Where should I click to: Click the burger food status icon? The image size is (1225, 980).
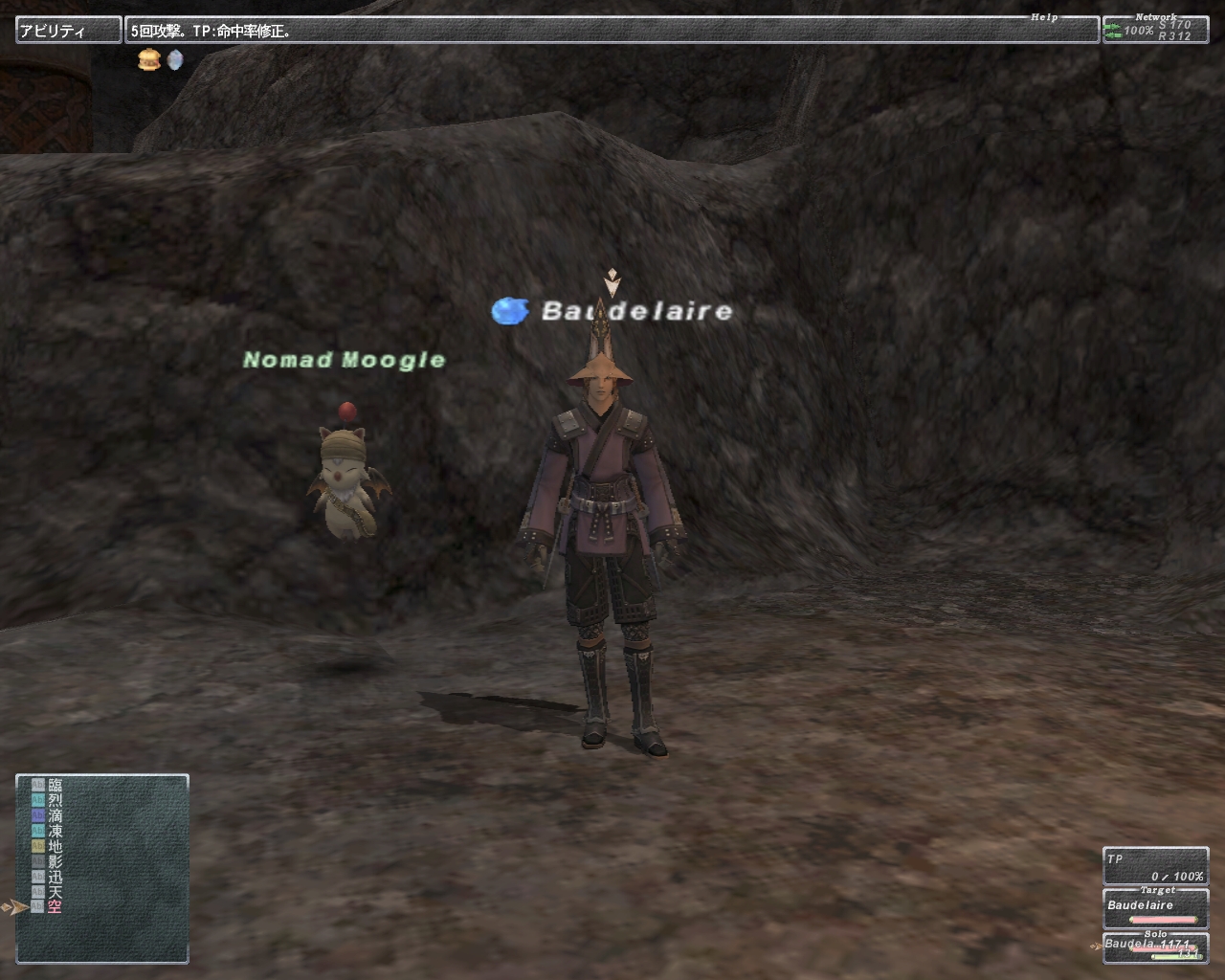[x=147, y=60]
